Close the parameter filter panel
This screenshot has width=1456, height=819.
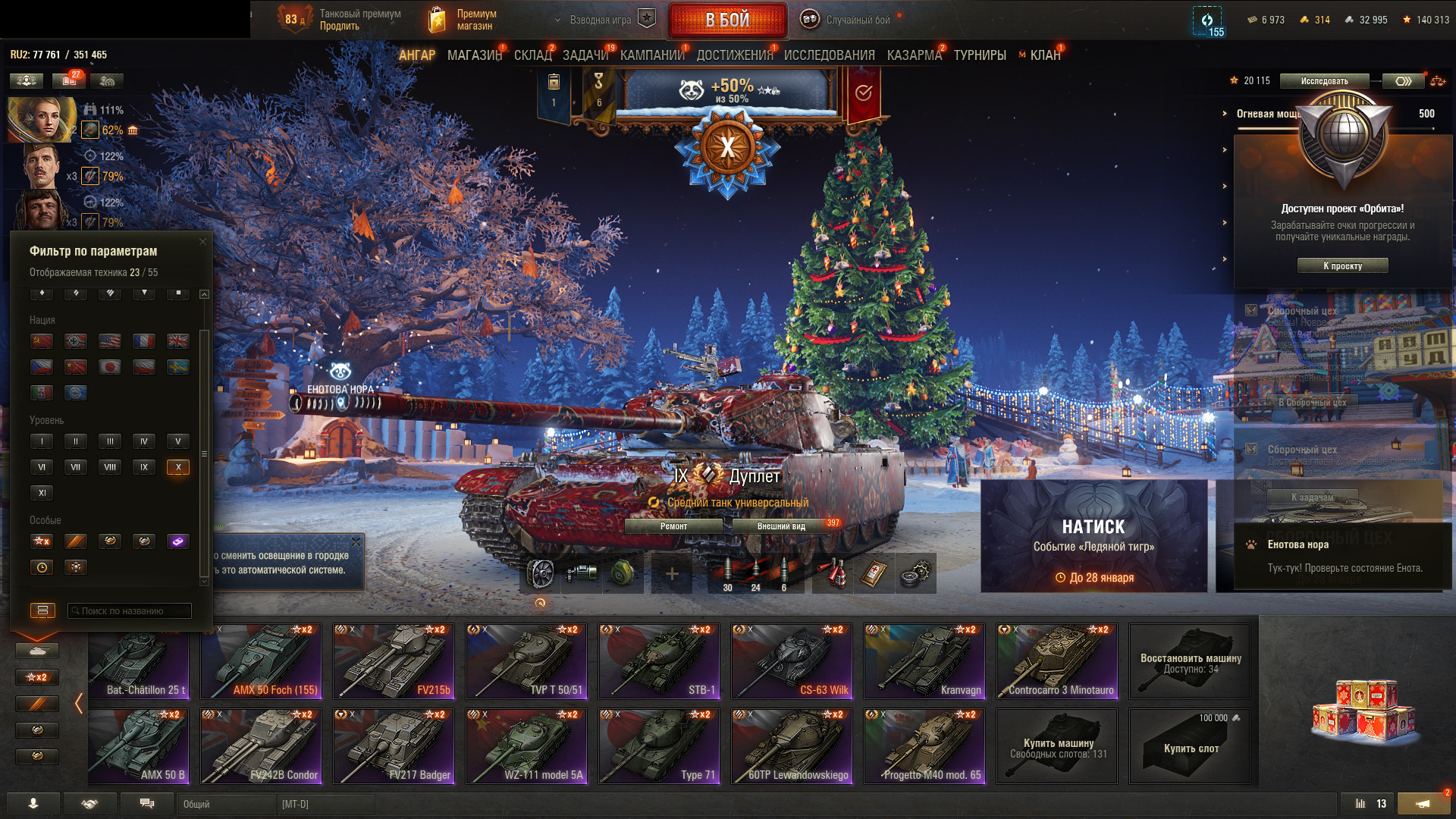(x=202, y=242)
